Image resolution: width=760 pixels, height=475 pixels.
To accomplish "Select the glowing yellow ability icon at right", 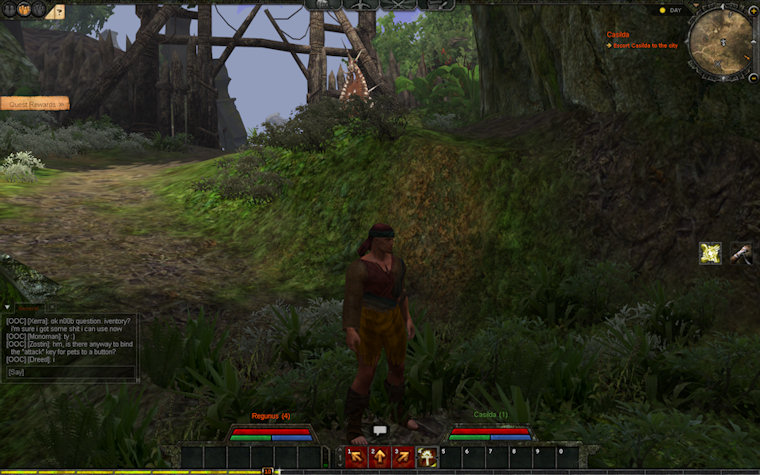I will pos(711,254).
